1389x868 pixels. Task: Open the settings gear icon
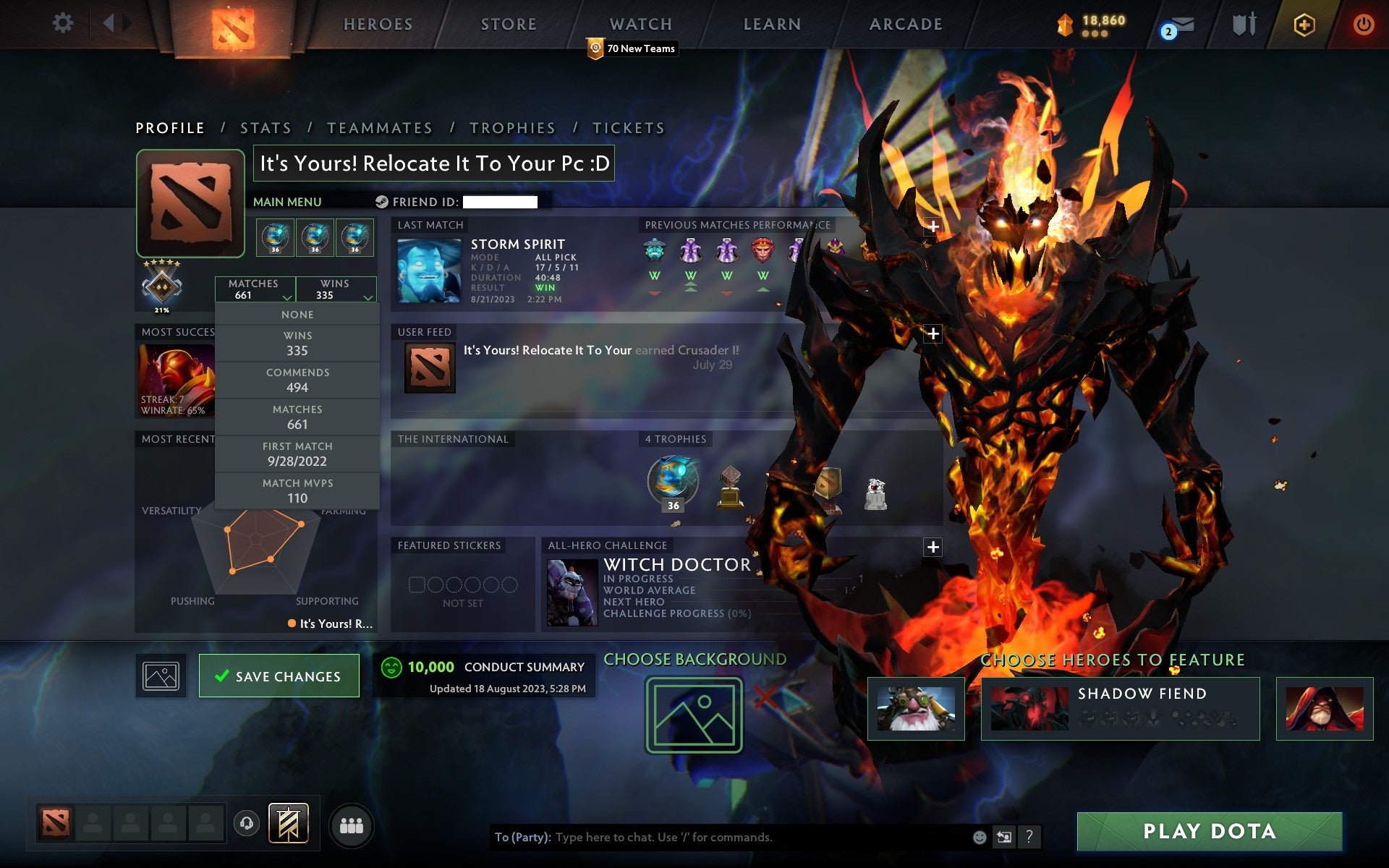click(64, 23)
